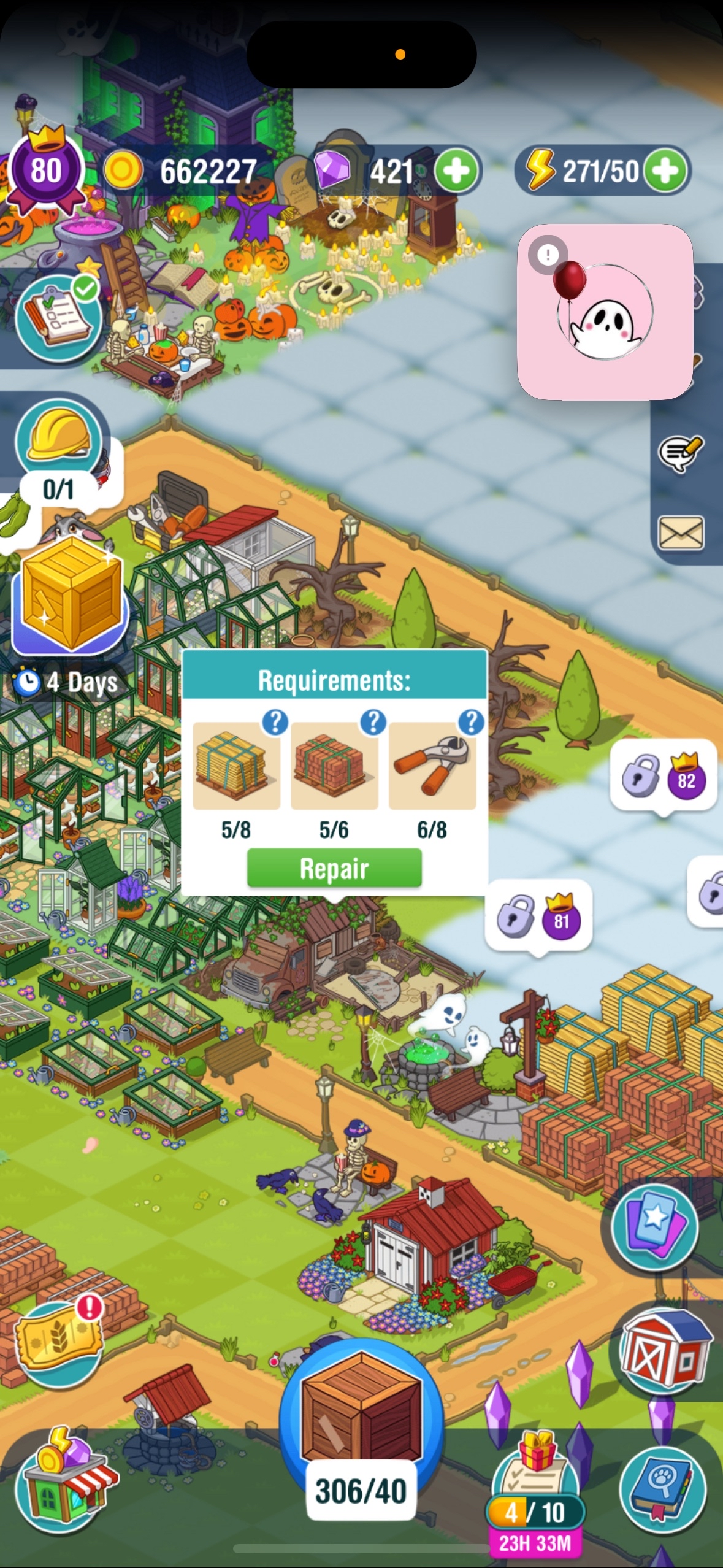723x1568 pixels.
Task: Open the level 80 player profile badge
Action: click(x=46, y=169)
